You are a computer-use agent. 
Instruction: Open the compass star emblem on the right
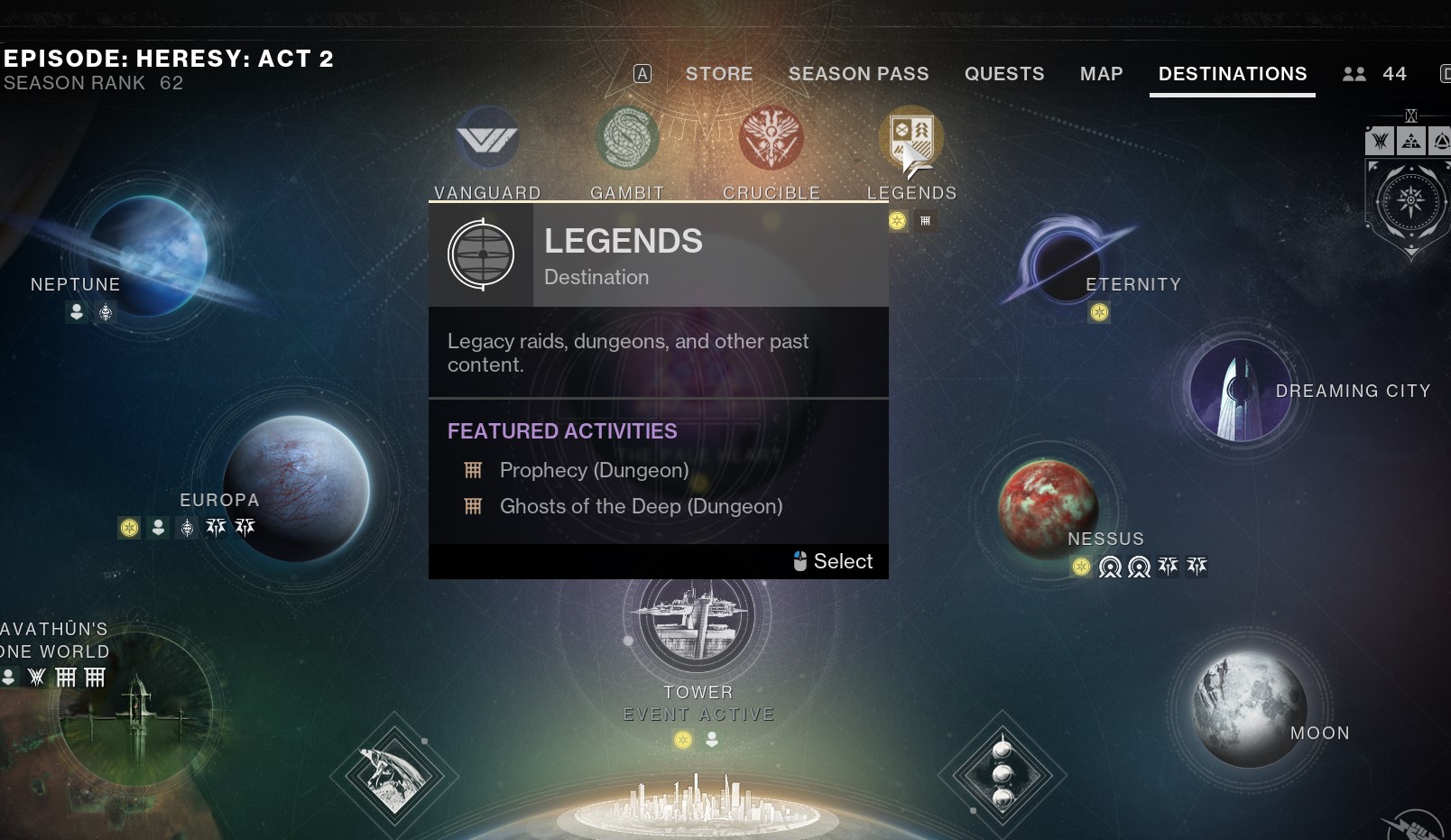pyautogui.click(x=1410, y=200)
